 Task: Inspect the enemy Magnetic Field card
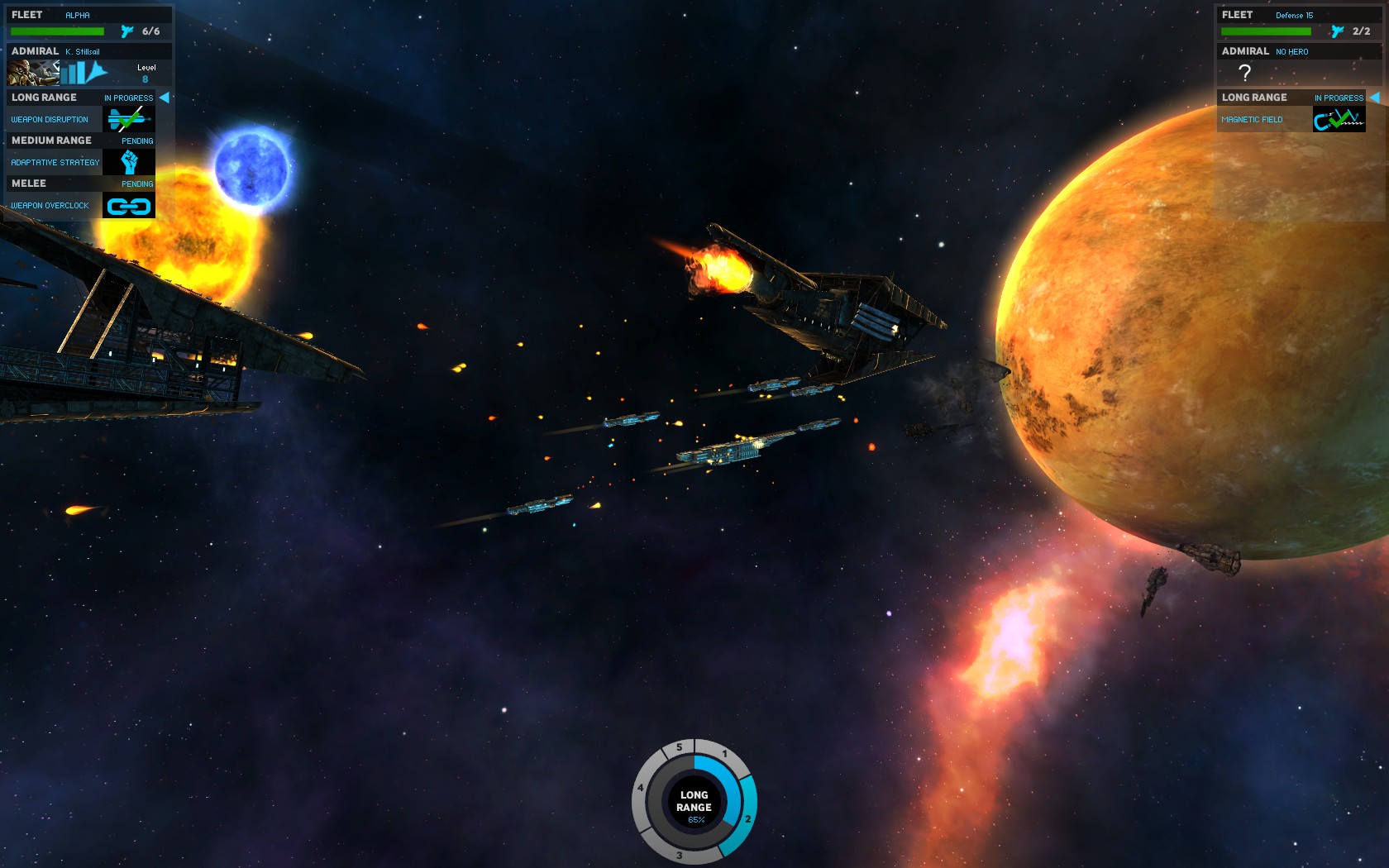point(1339,119)
